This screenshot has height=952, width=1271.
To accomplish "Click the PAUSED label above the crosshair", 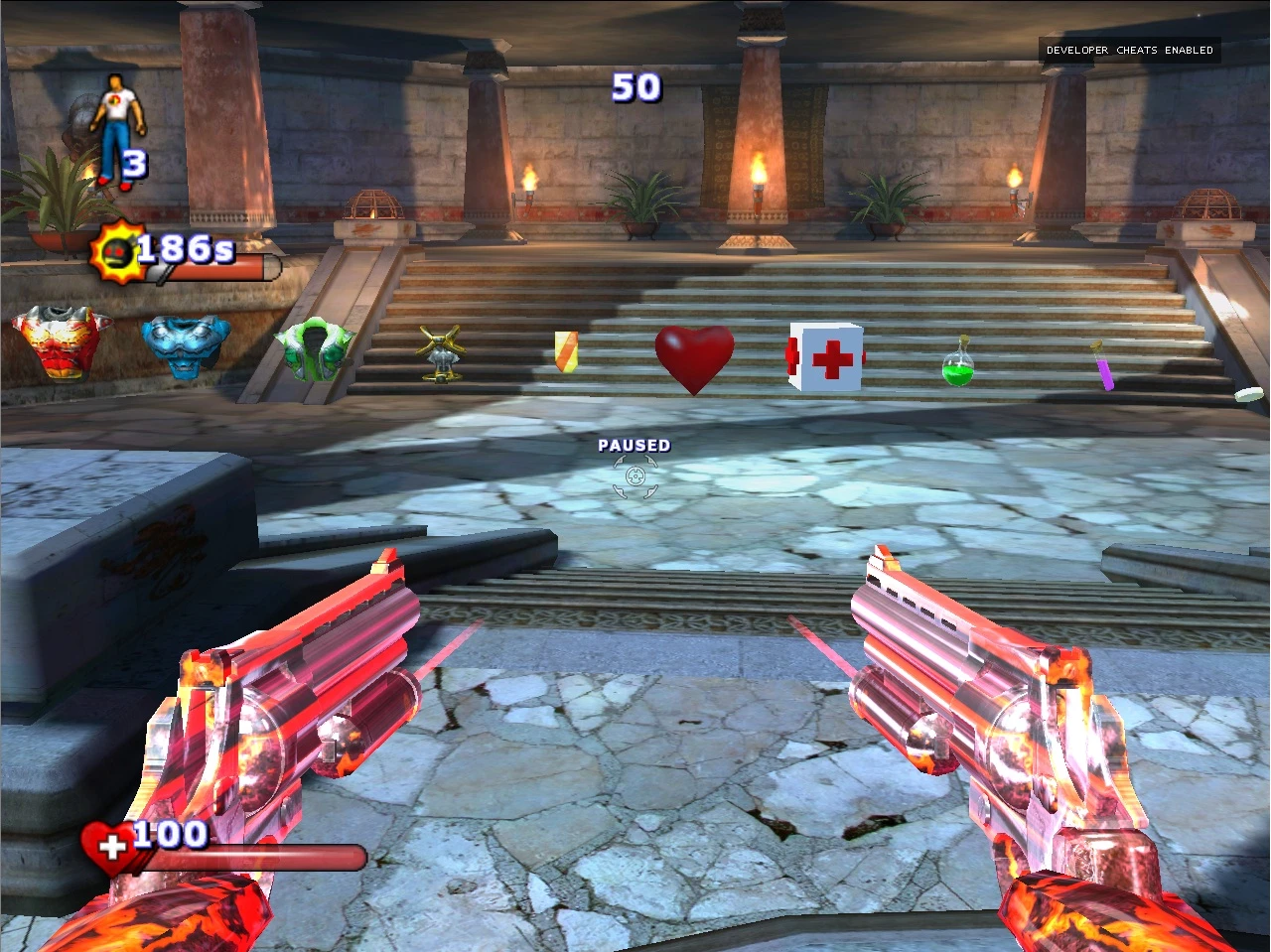I will tap(635, 446).
